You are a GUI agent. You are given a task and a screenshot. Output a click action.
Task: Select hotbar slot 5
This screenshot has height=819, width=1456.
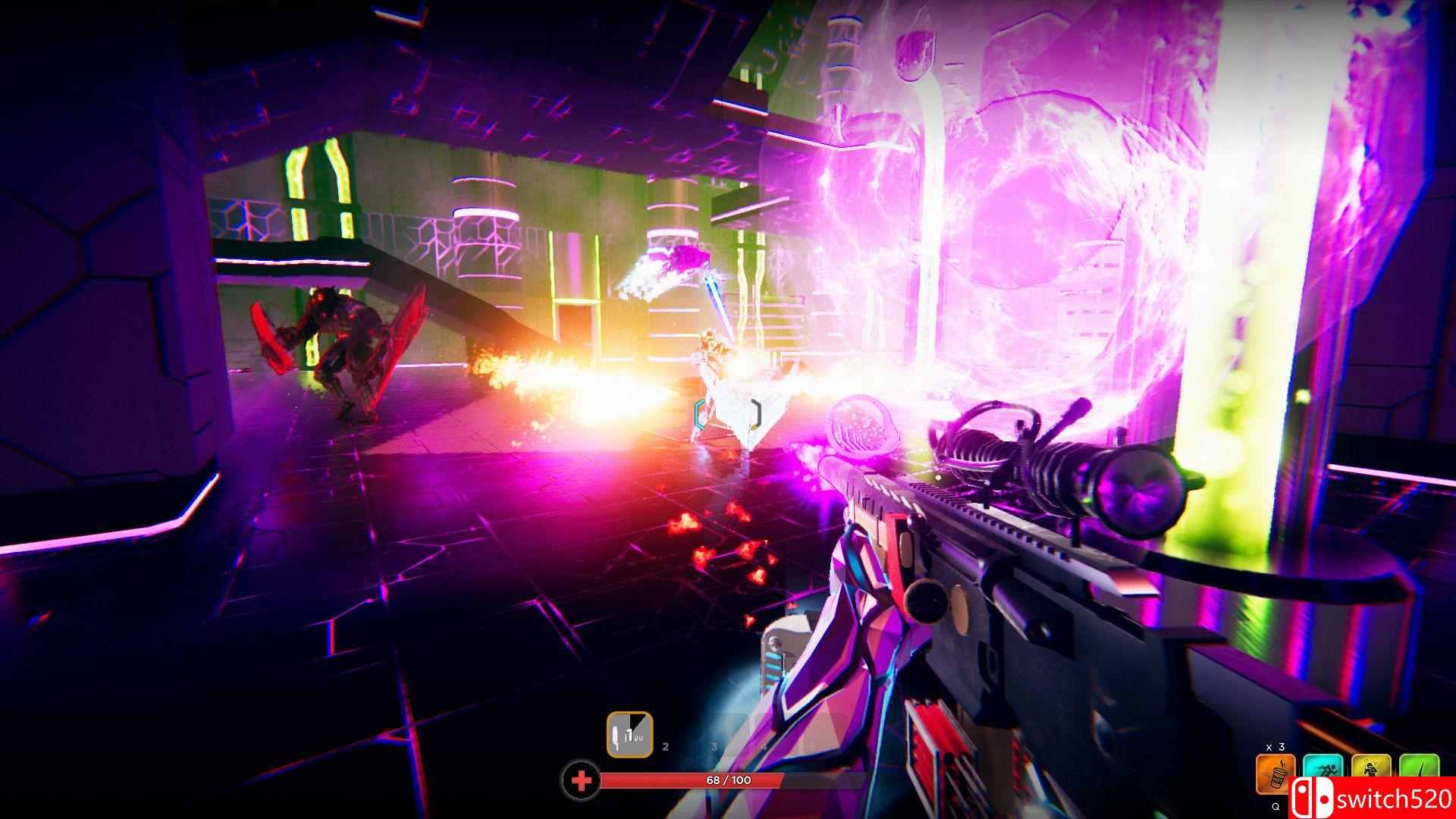pos(812,746)
